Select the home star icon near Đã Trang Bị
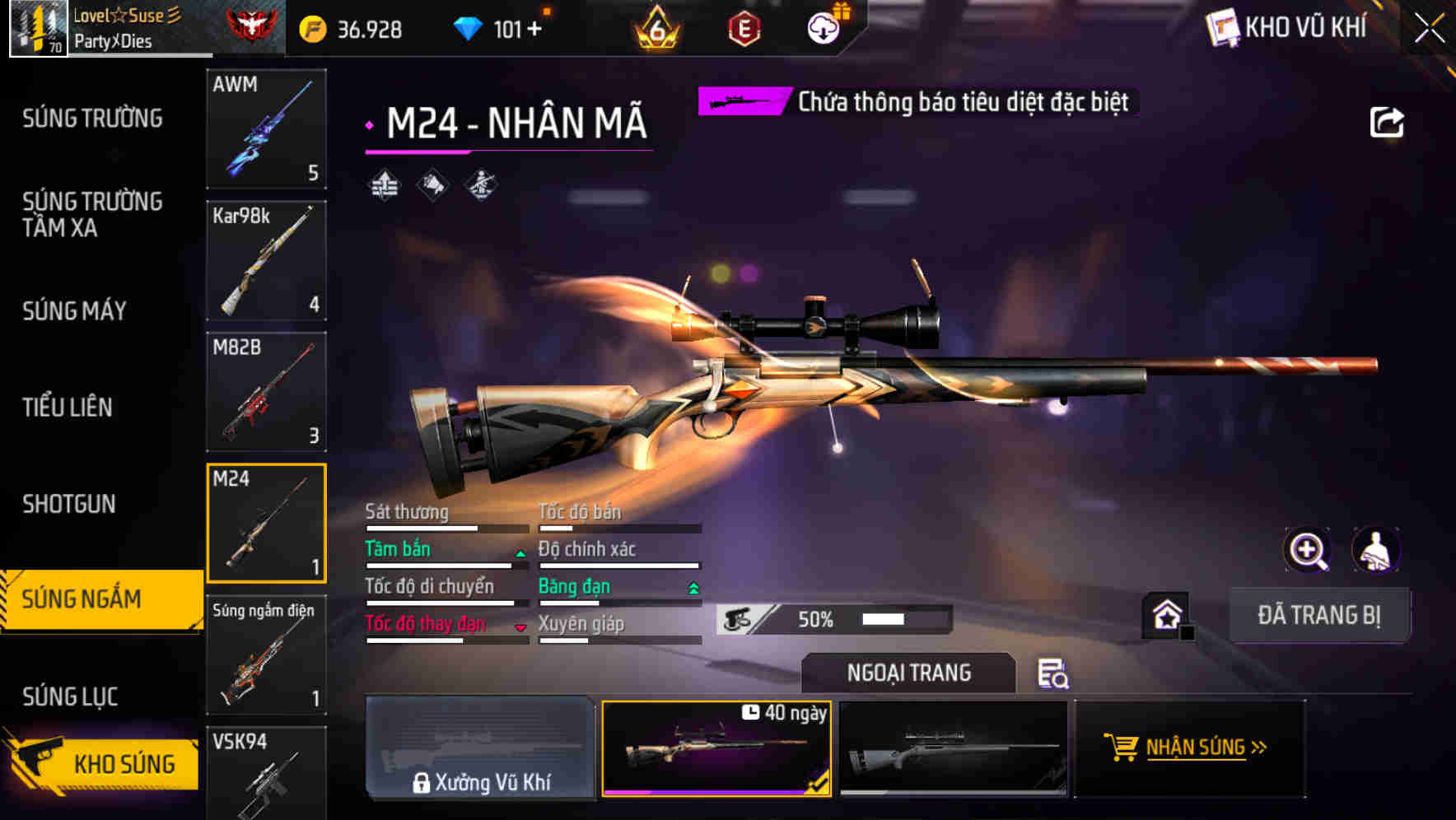Image resolution: width=1456 pixels, height=820 pixels. tap(1165, 613)
